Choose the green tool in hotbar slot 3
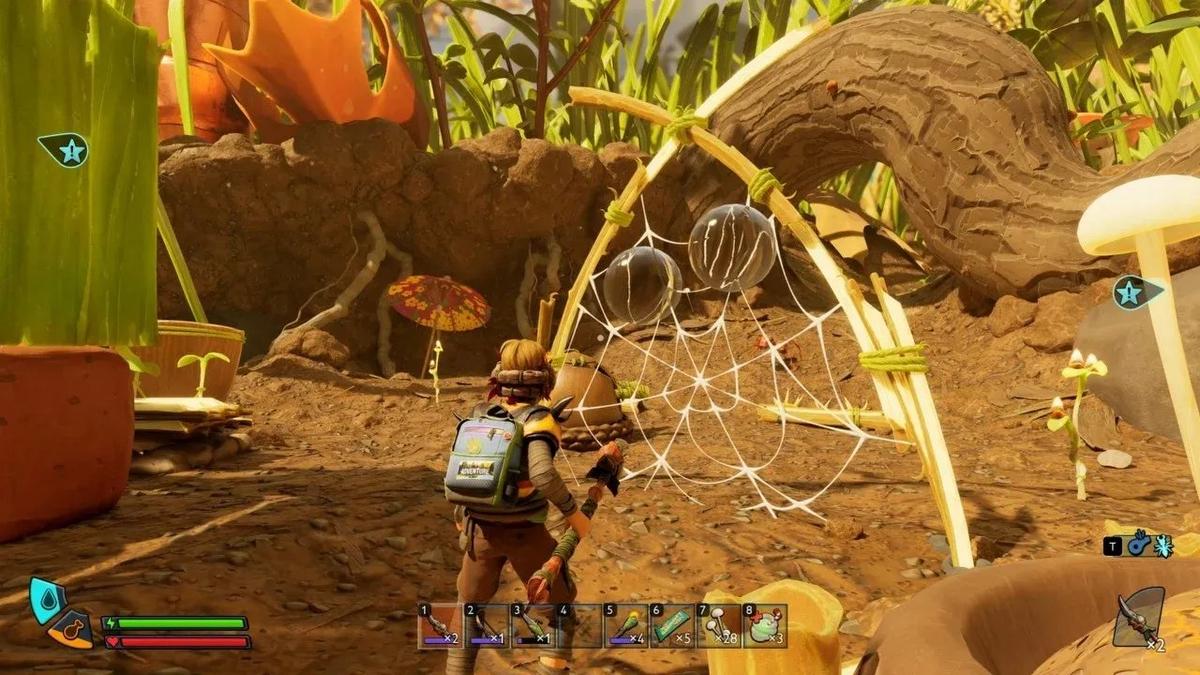The width and height of the screenshot is (1200, 675). 533,627
